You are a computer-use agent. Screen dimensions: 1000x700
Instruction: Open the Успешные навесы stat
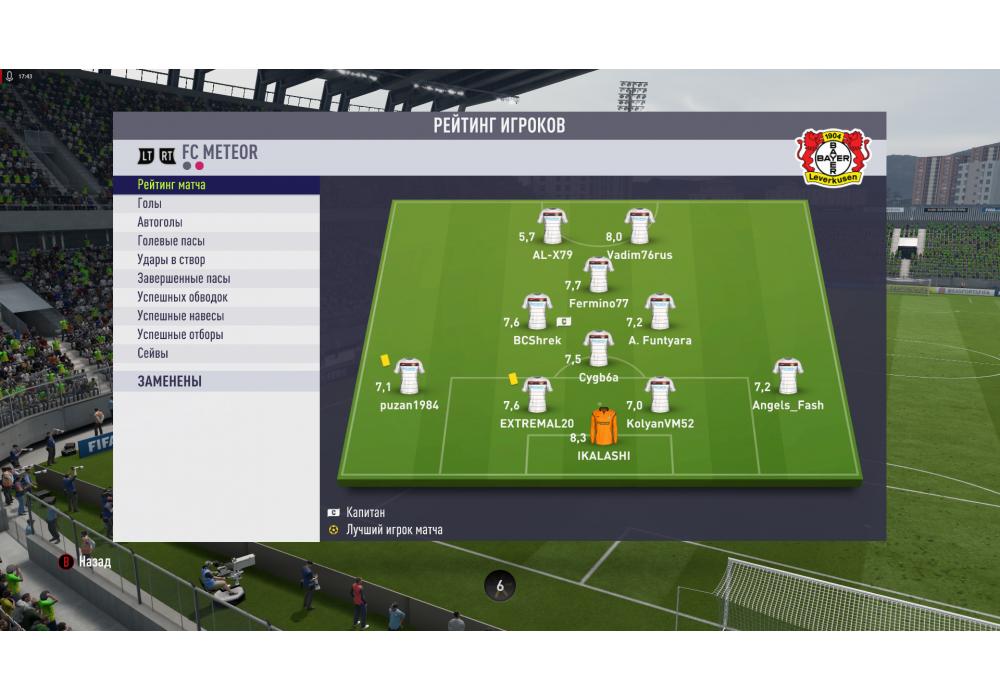216,316
